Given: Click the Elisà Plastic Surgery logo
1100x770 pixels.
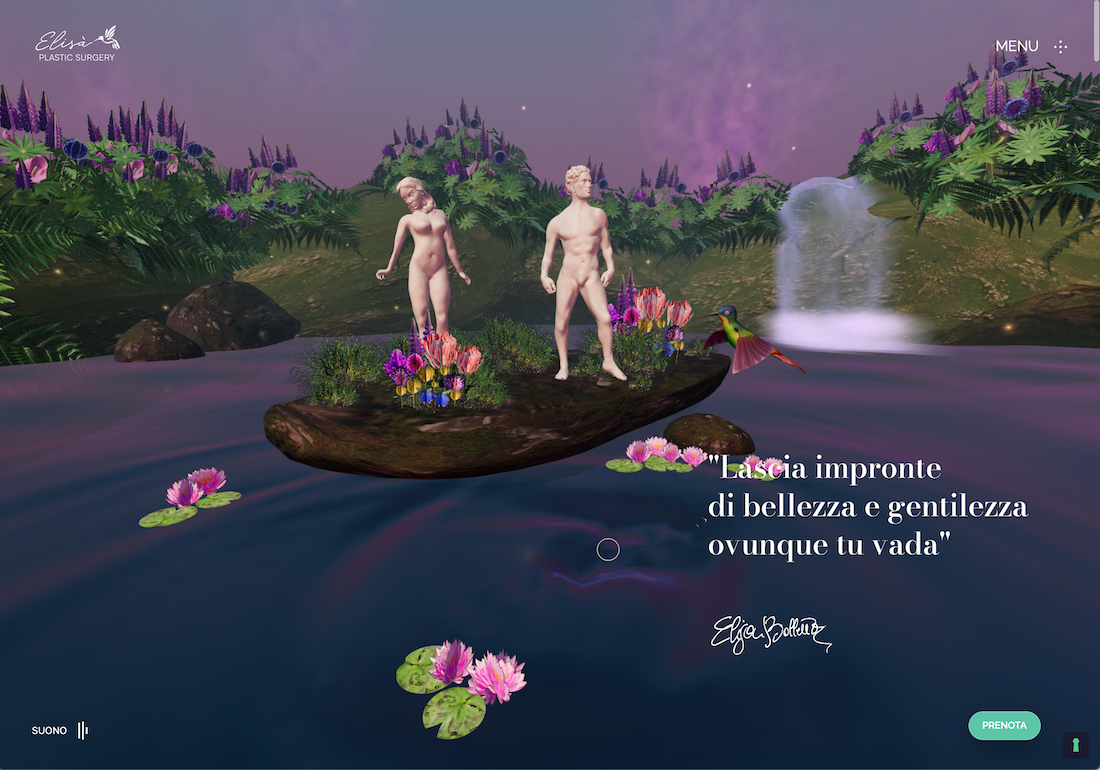Looking at the screenshot, I should [x=77, y=45].
